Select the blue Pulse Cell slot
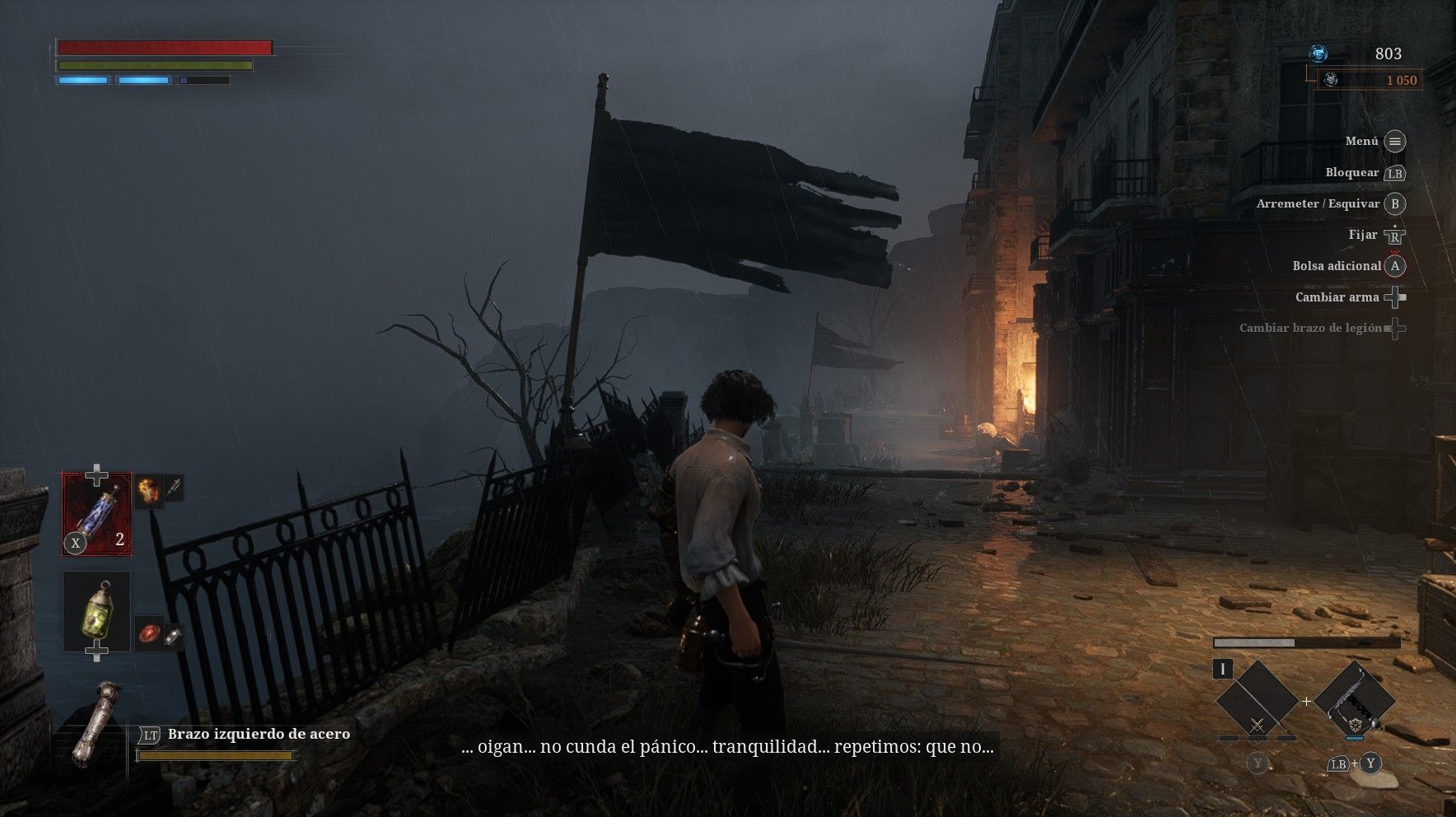The image size is (1456, 817). coord(97,512)
